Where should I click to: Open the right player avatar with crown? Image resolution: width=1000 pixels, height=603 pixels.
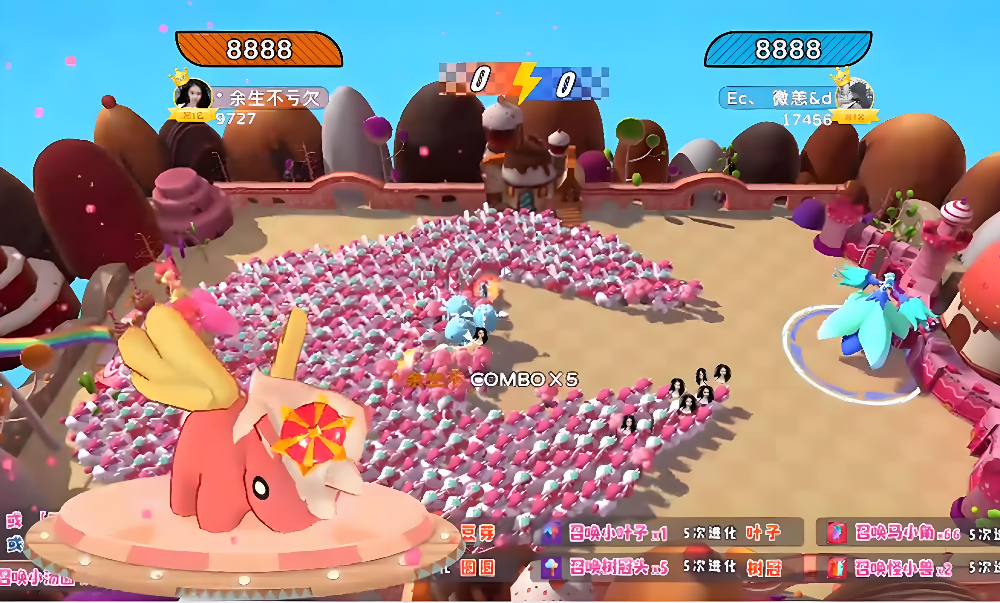(853, 94)
